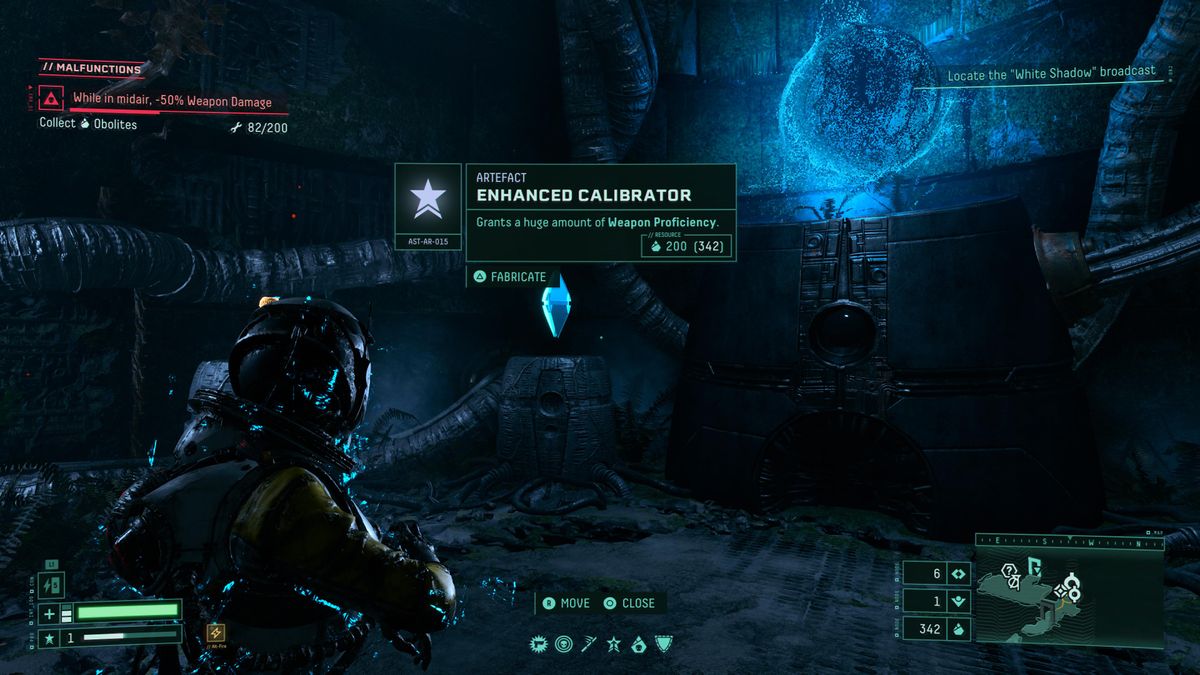Image resolution: width=1200 pixels, height=675 pixels.
Task: Select the Enhanced Calibrator star icon
Action: [428, 199]
